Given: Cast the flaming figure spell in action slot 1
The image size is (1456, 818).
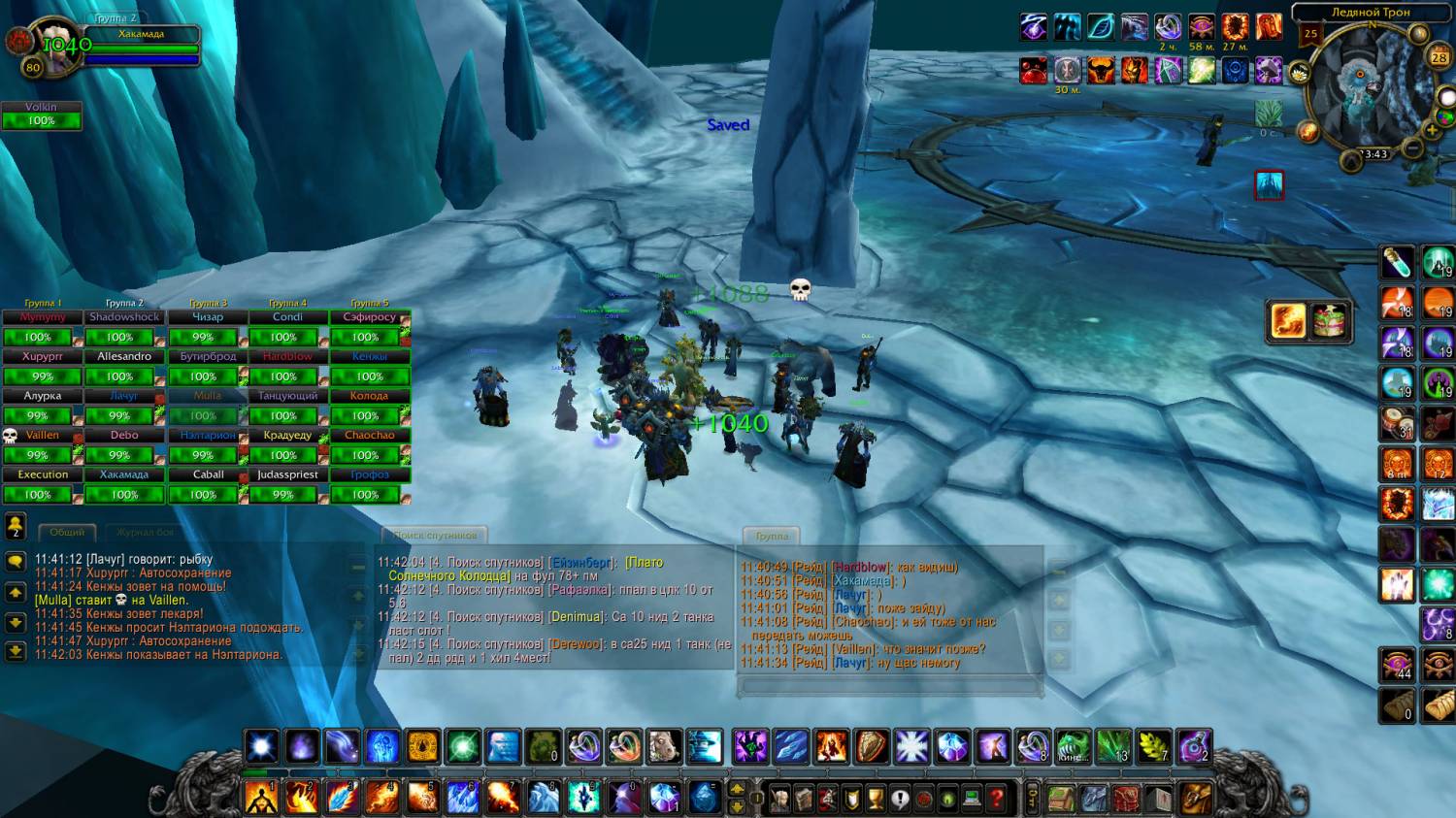Looking at the screenshot, I should coord(261,798).
